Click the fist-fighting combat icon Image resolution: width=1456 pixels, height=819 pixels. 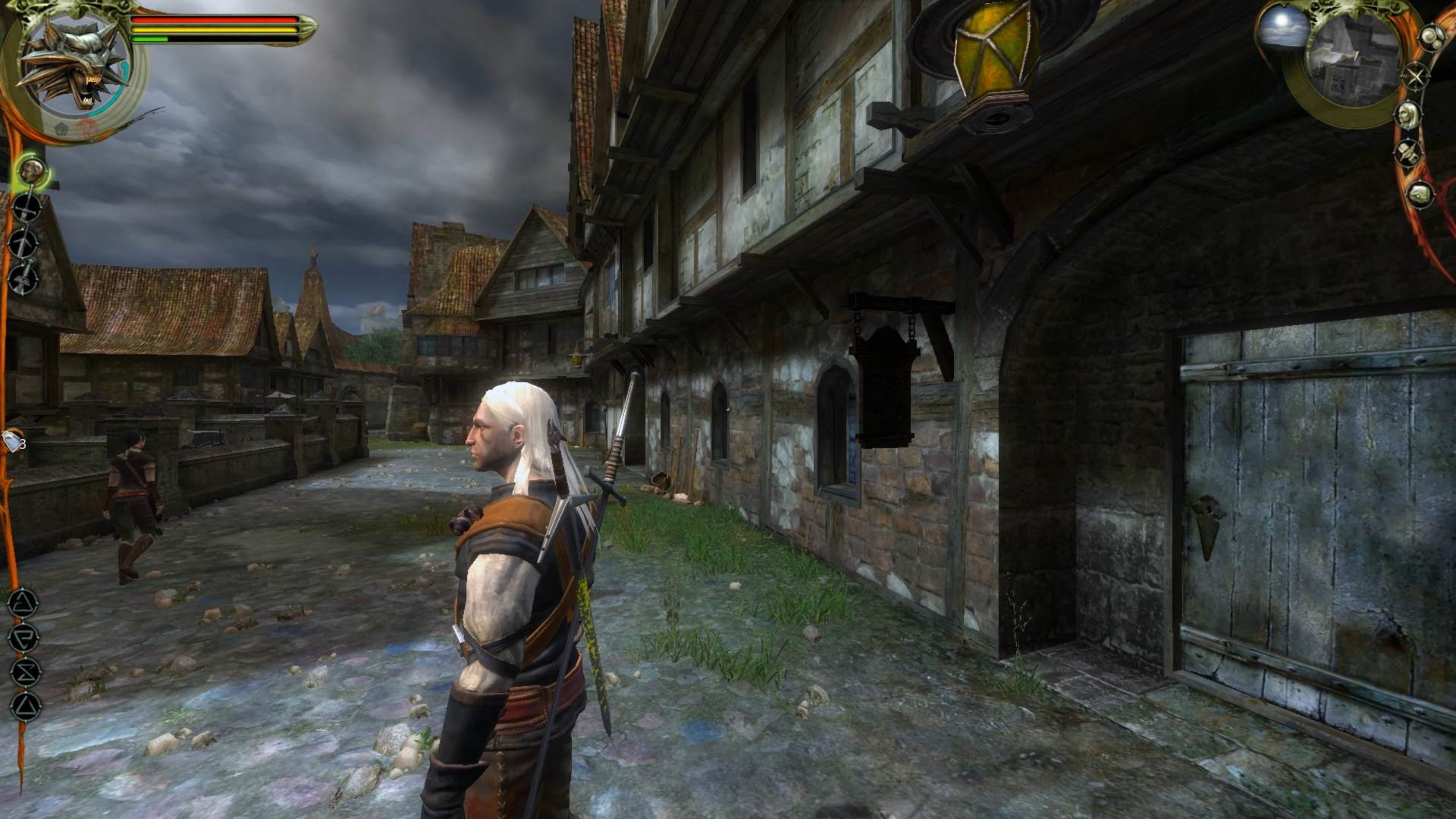click(23, 278)
